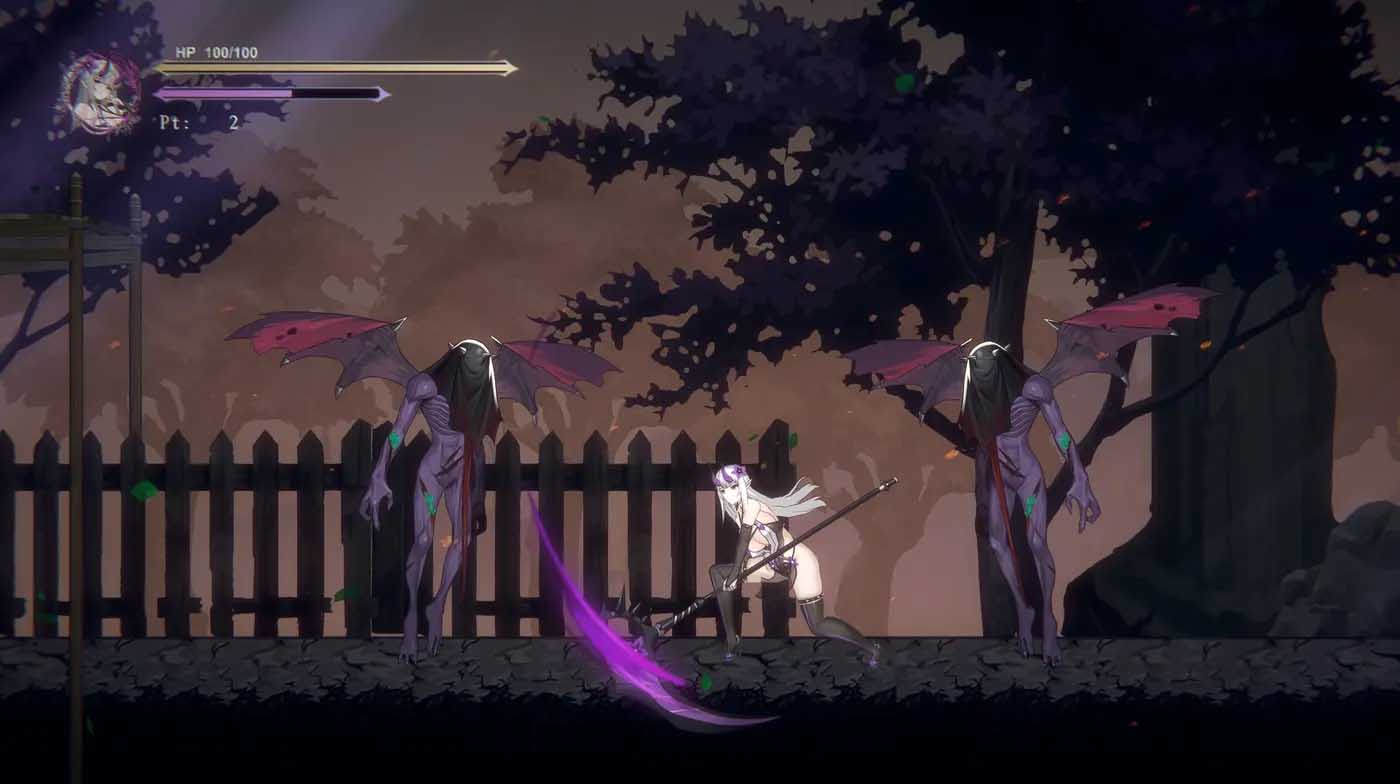Click the green leaf on the left demon's chest
This screenshot has height=784, width=1400.
point(393,437)
